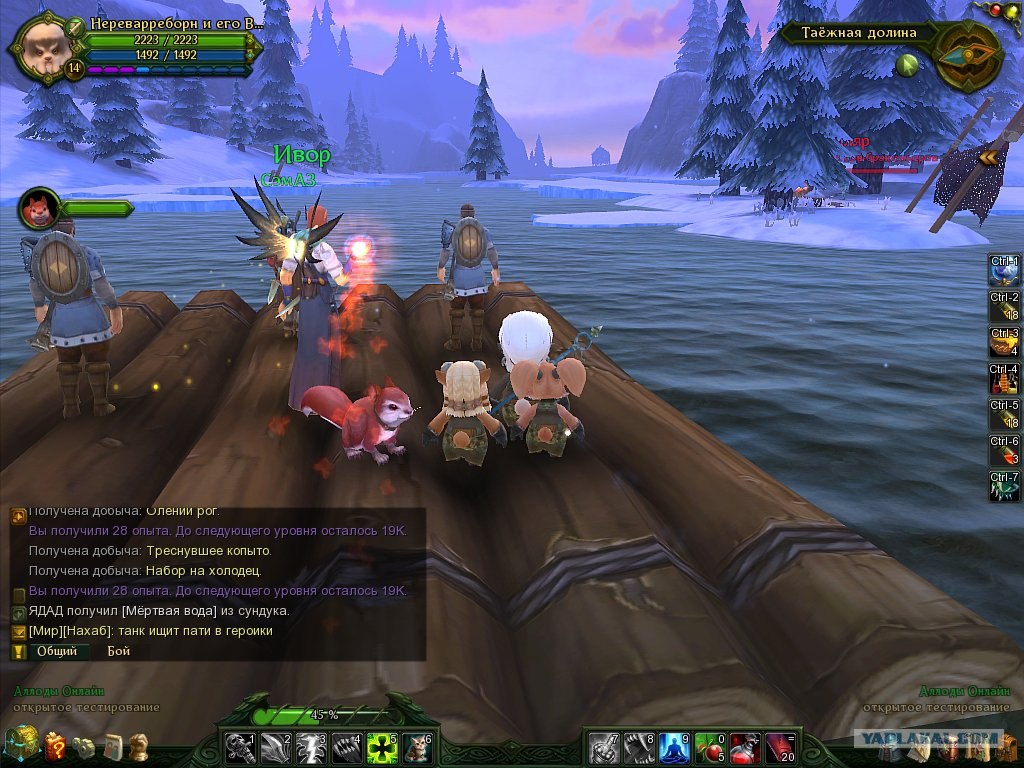Switch to the Бой chat tab

118,651
